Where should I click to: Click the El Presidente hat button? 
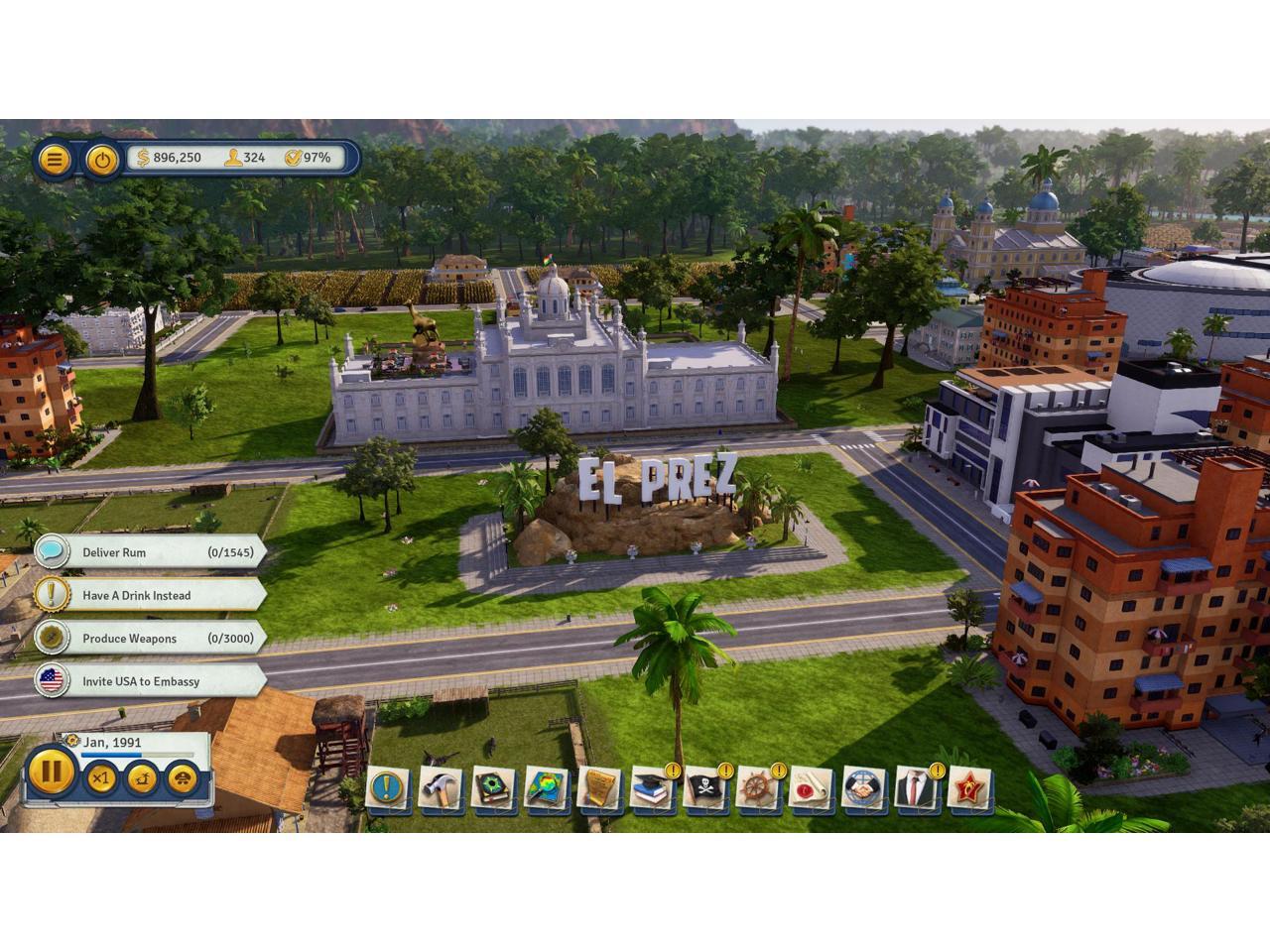pos(182,779)
